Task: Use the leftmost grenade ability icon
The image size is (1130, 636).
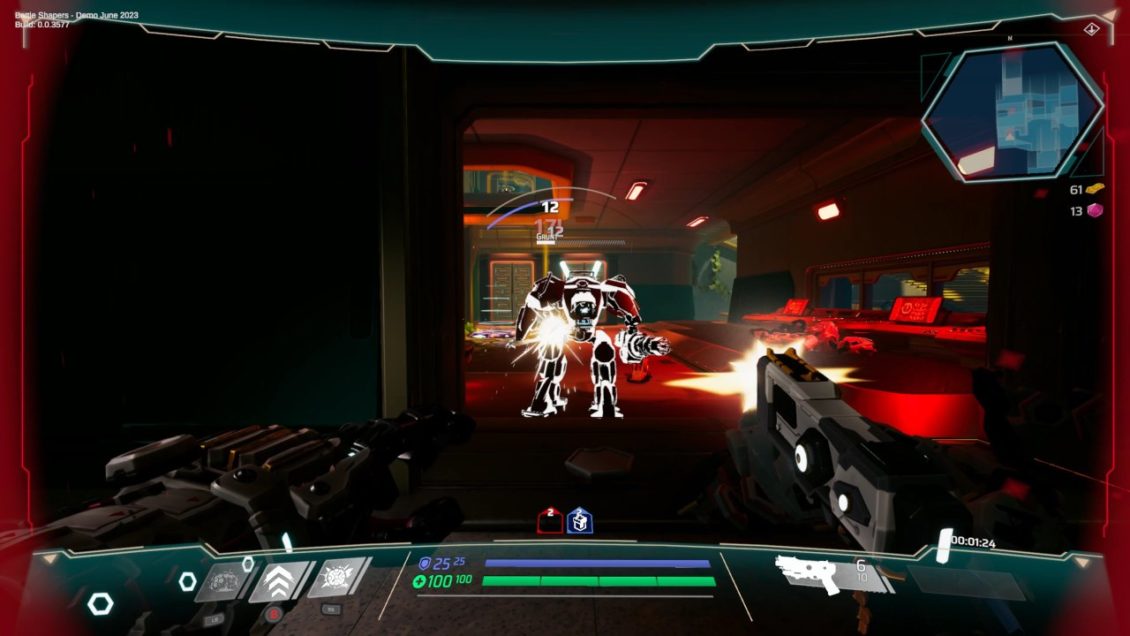Action: (222, 582)
